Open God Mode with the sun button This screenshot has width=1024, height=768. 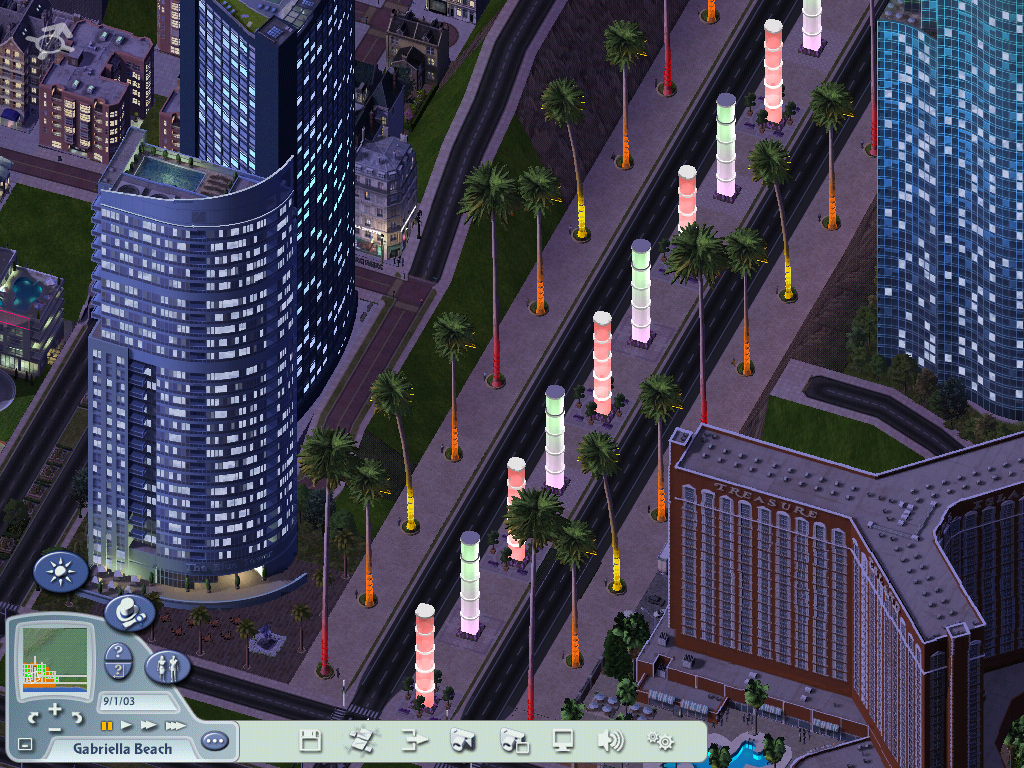[61, 572]
